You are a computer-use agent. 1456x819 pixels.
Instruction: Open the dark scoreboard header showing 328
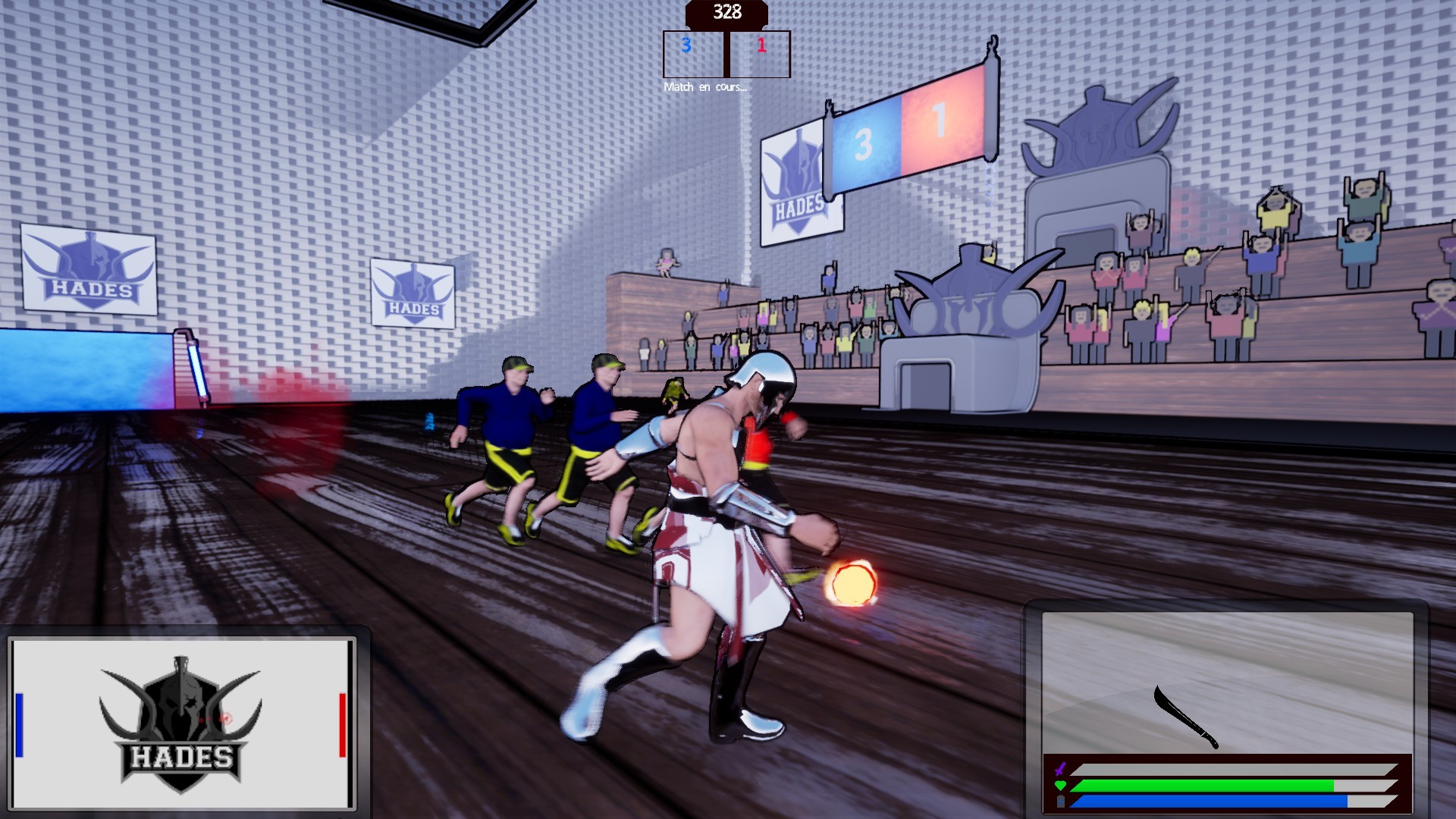point(726,11)
